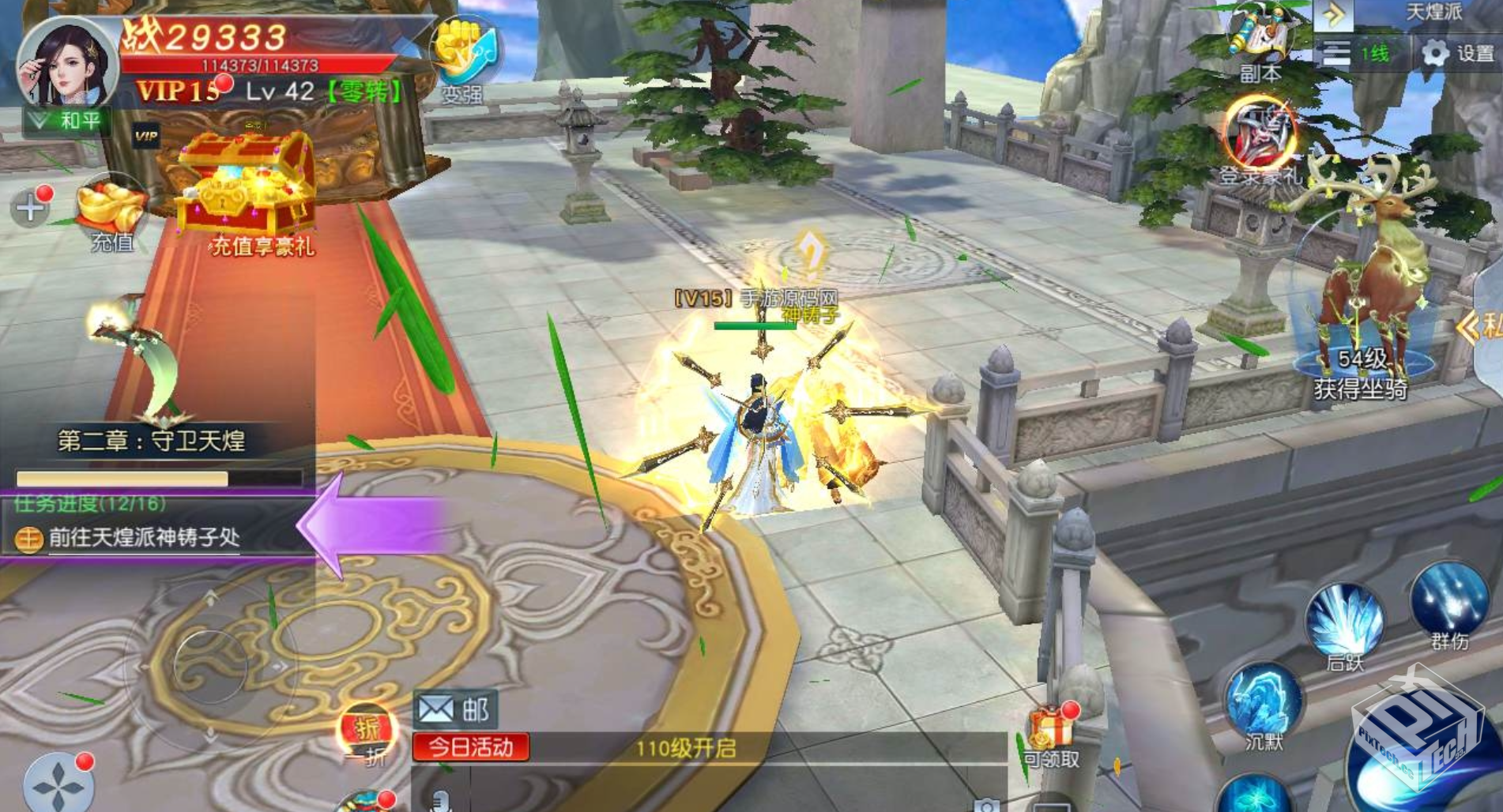Open the 变强 power-up menu

click(x=464, y=58)
